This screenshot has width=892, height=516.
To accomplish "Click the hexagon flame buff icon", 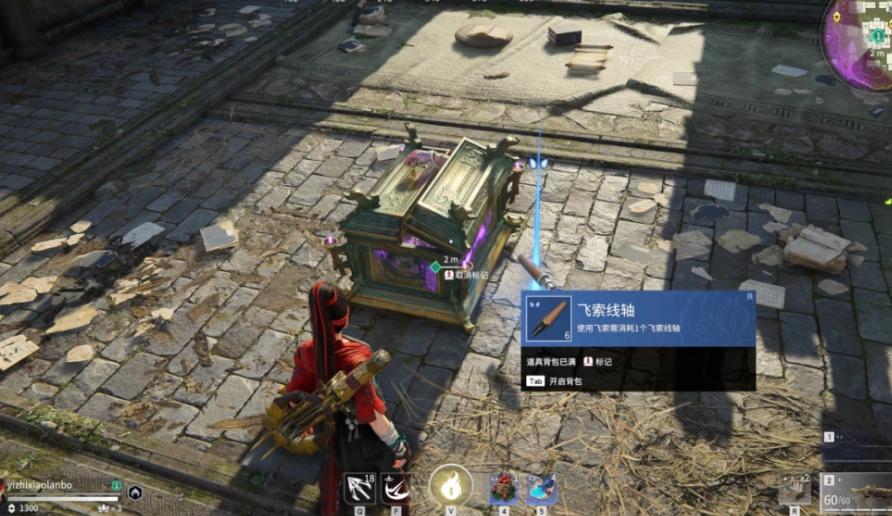I will coord(134,492).
